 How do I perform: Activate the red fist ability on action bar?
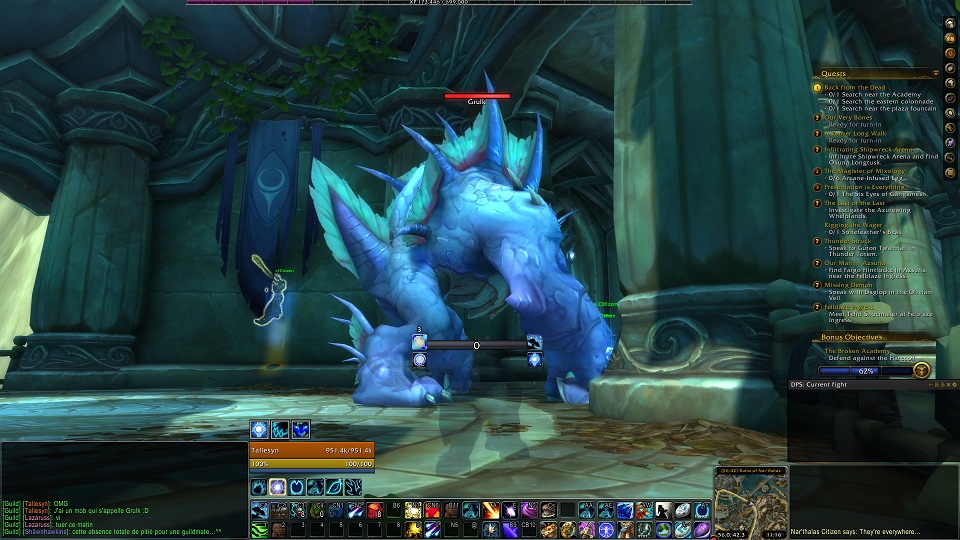[x=377, y=510]
